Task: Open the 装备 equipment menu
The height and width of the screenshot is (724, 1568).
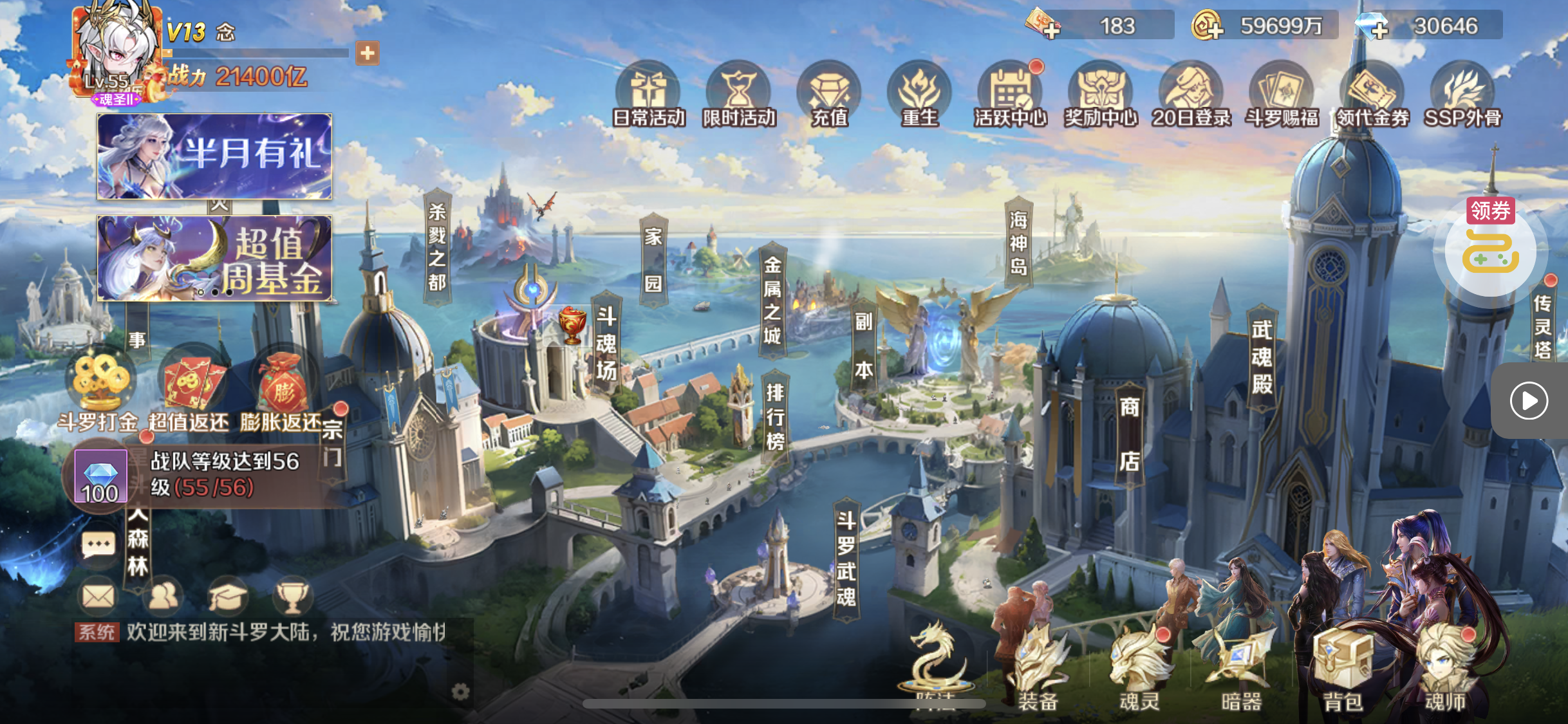Action: 1038,669
